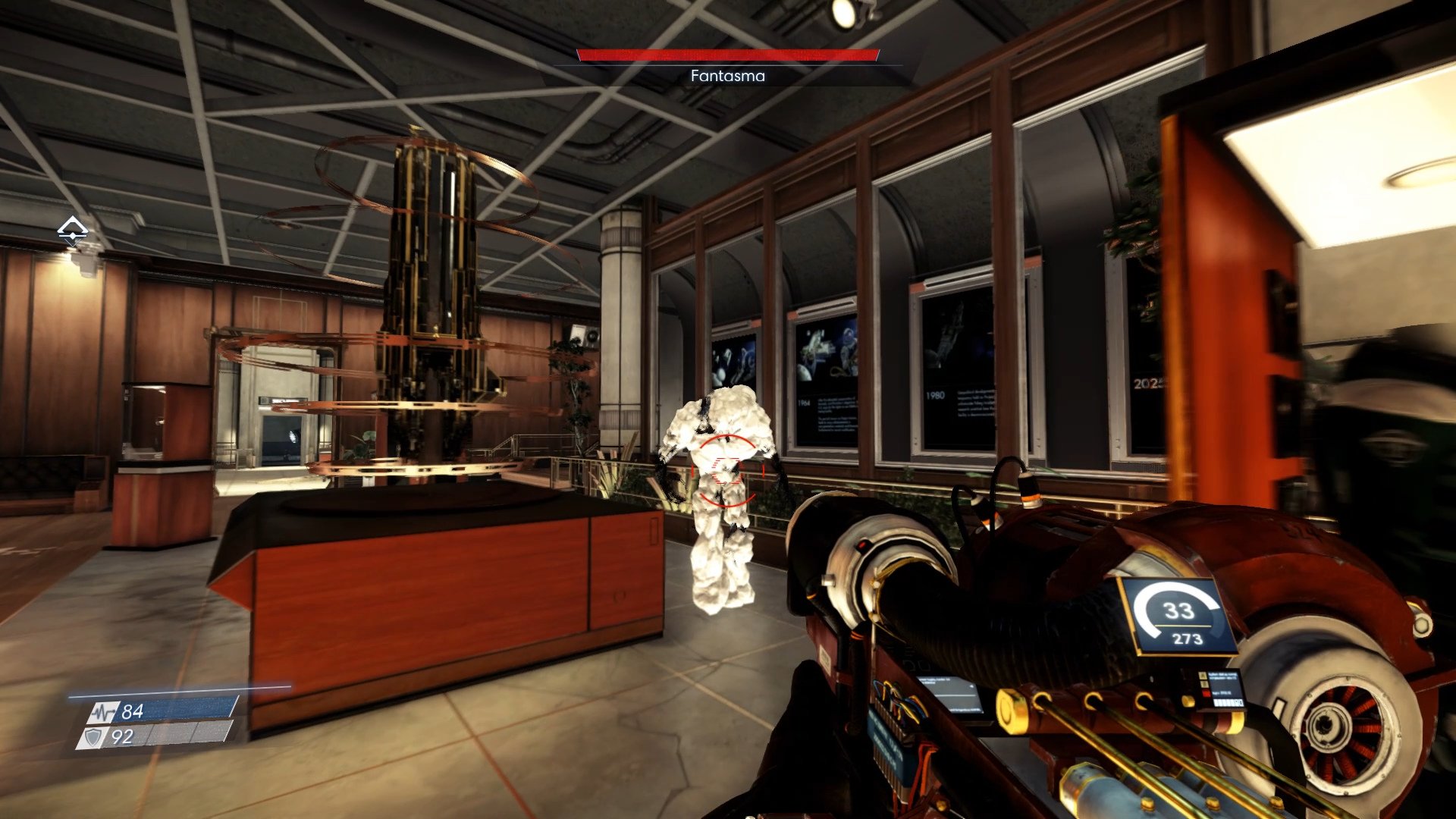This screenshot has width=1456, height=819.
Task: Select the heartbeat health icon on the HUD
Action: click(x=103, y=711)
